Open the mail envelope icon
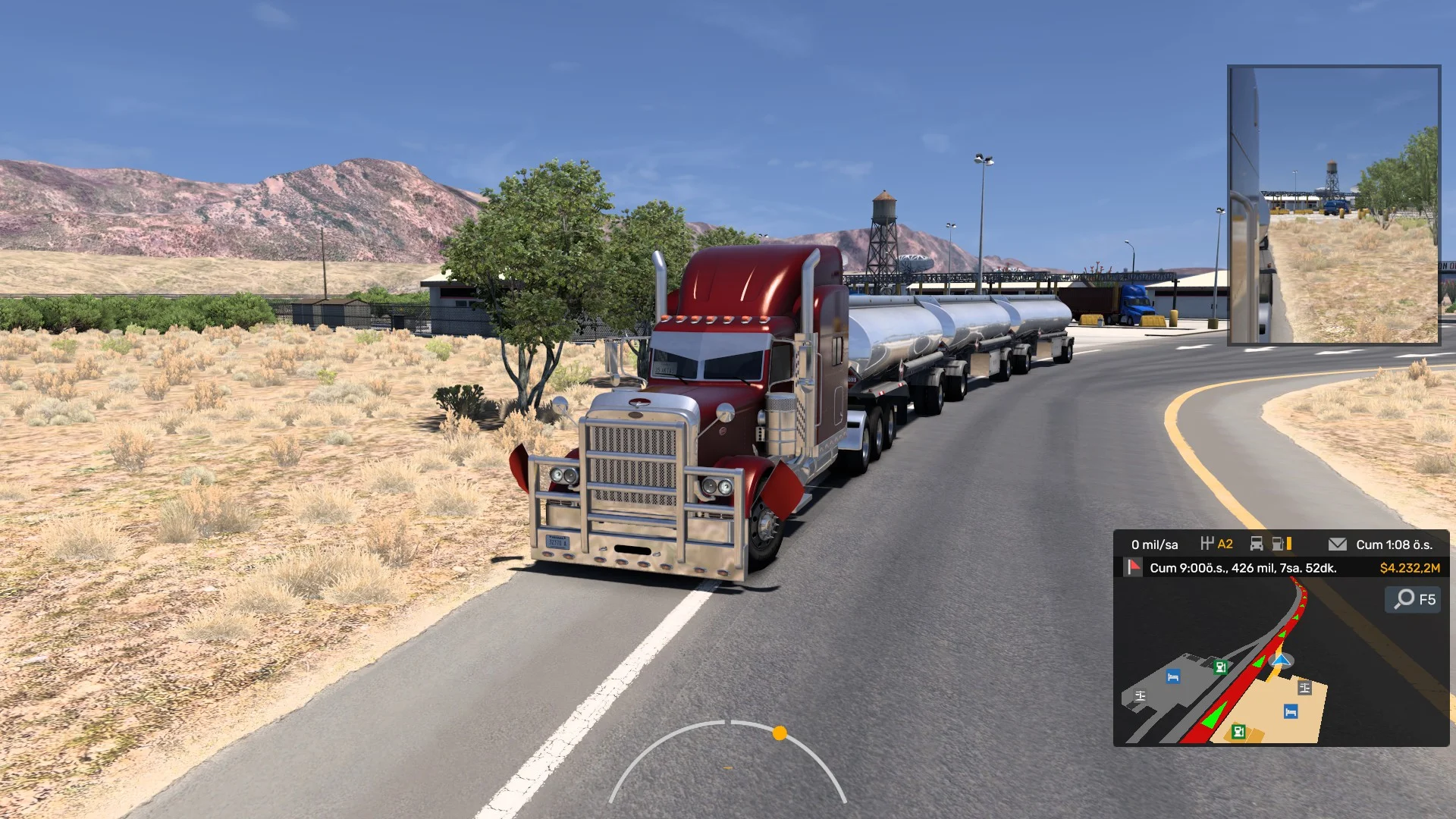Image resolution: width=1456 pixels, height=819 pixels. tap(1338, 544)
